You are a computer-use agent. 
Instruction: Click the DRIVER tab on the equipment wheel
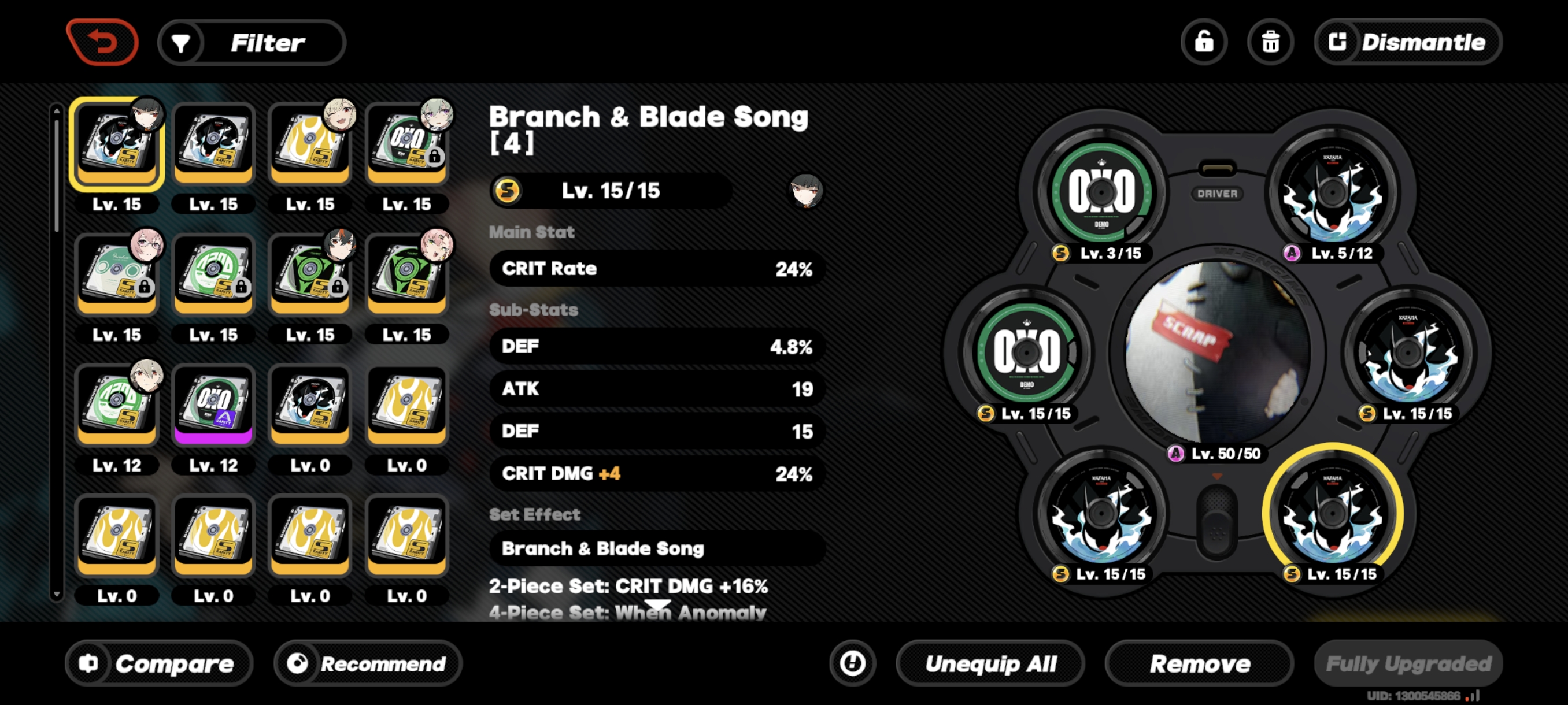click(x=1218, y=194)
